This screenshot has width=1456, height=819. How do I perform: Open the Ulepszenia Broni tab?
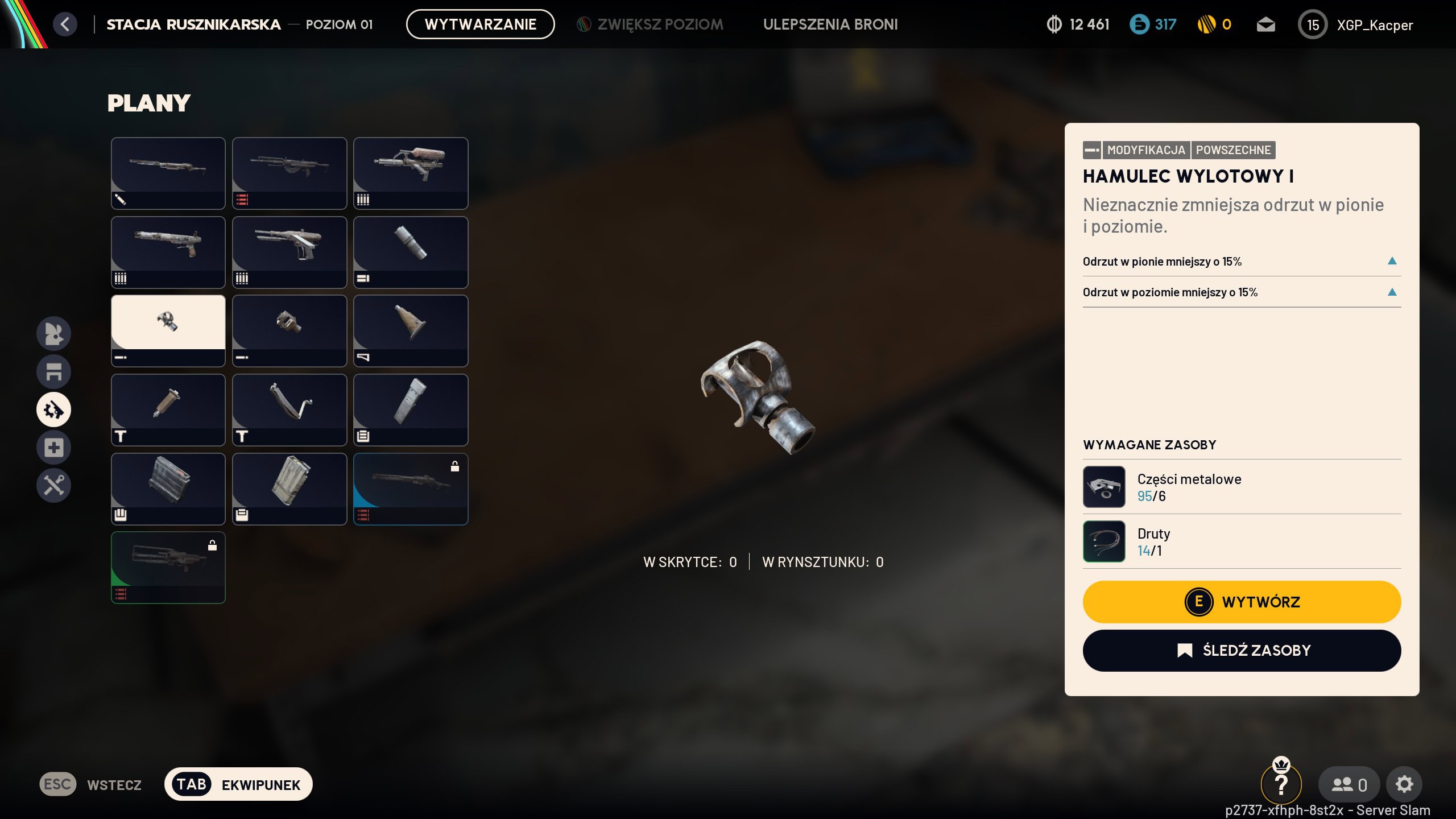click(x=830, y=24)
